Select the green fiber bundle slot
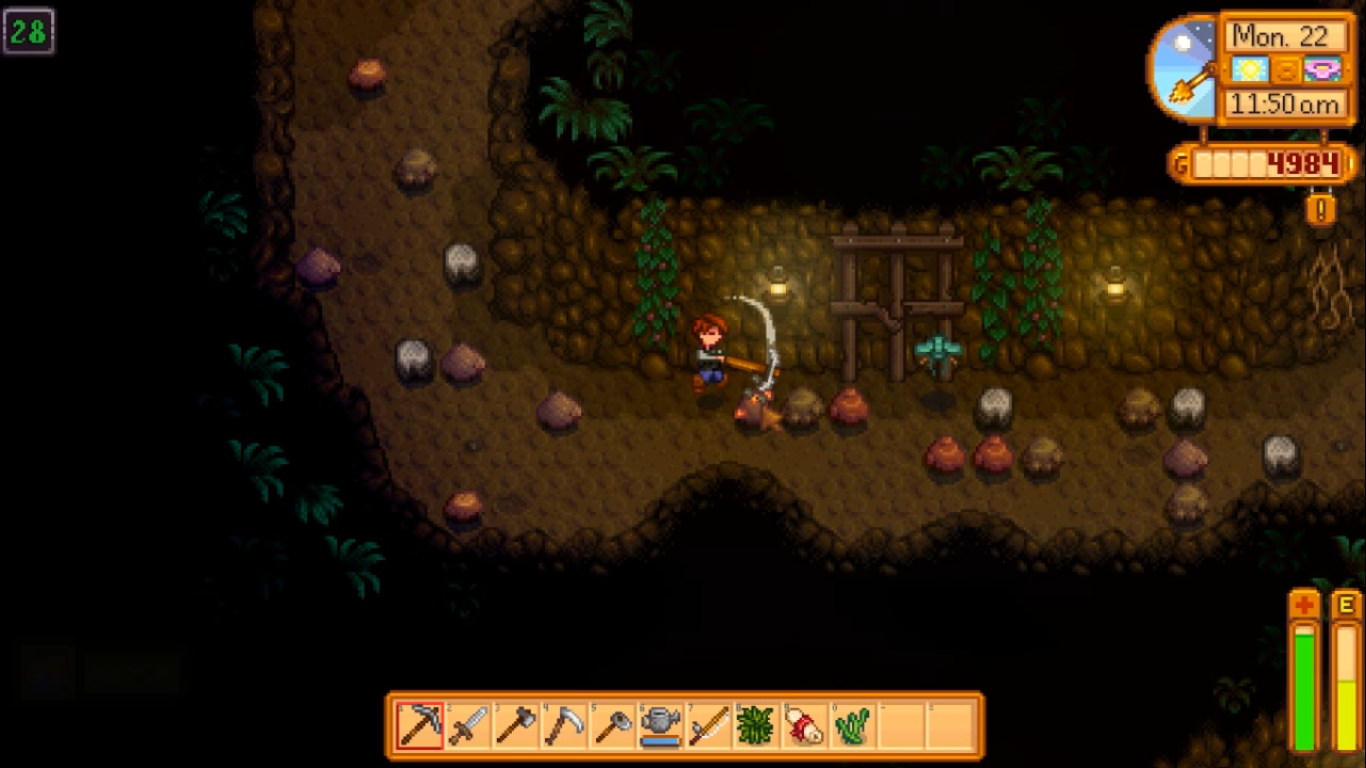Screen dimensions: 1366x768 point(756,725)
